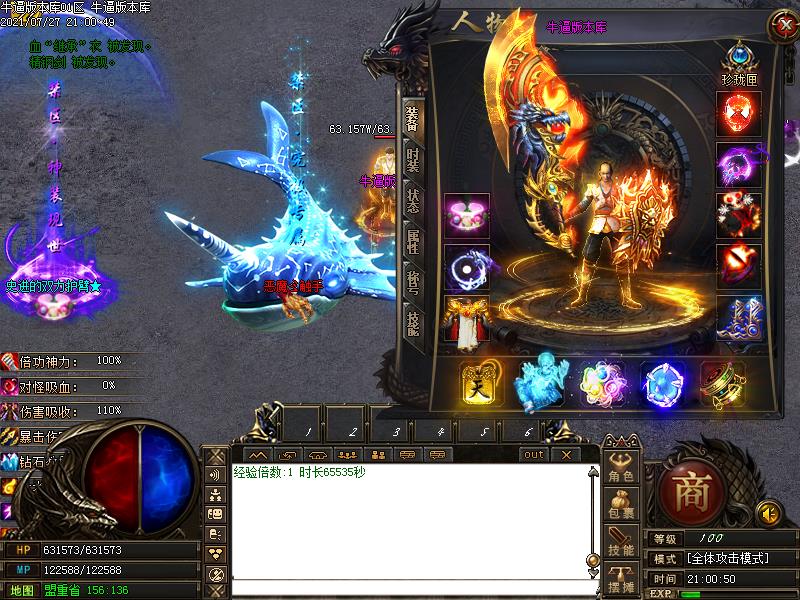Open the 珍珑匣 treasure box
The height and width of the screenshot is (600, 800).
click(739, 54)
